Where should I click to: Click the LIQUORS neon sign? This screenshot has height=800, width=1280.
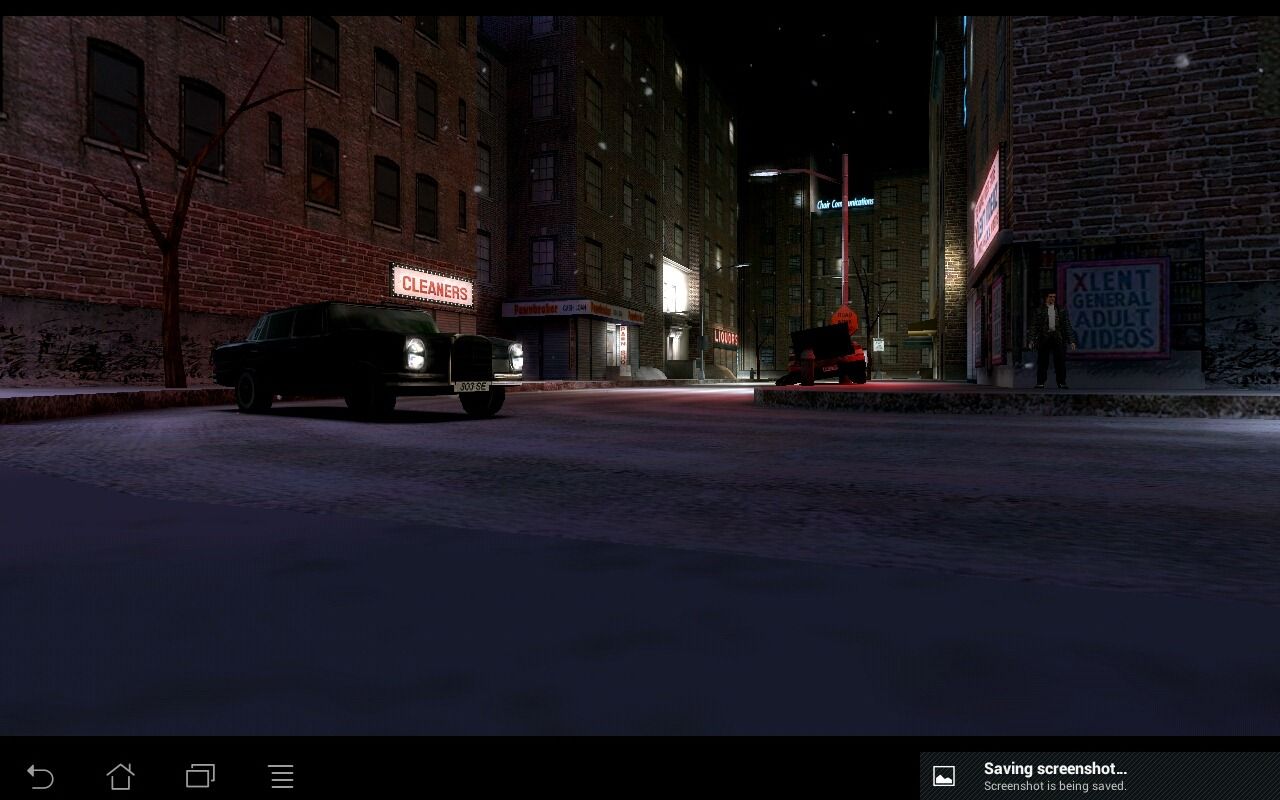(726, 337)
